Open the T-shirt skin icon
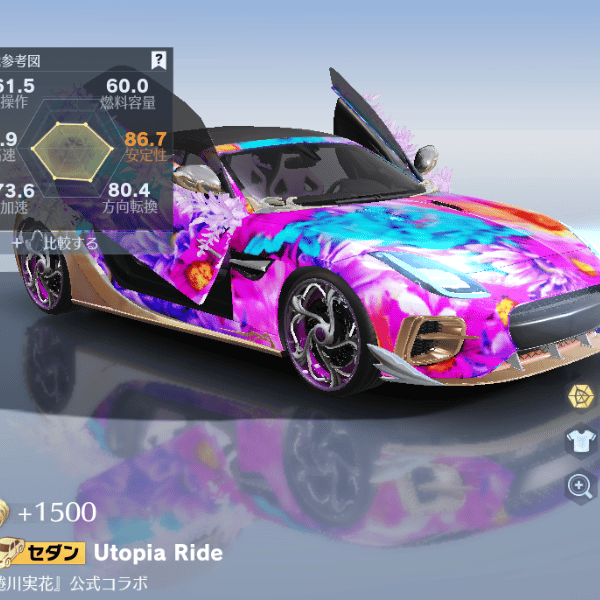This screenshot has height=600, width=600. pyautogui.click(x=580, y=441)
